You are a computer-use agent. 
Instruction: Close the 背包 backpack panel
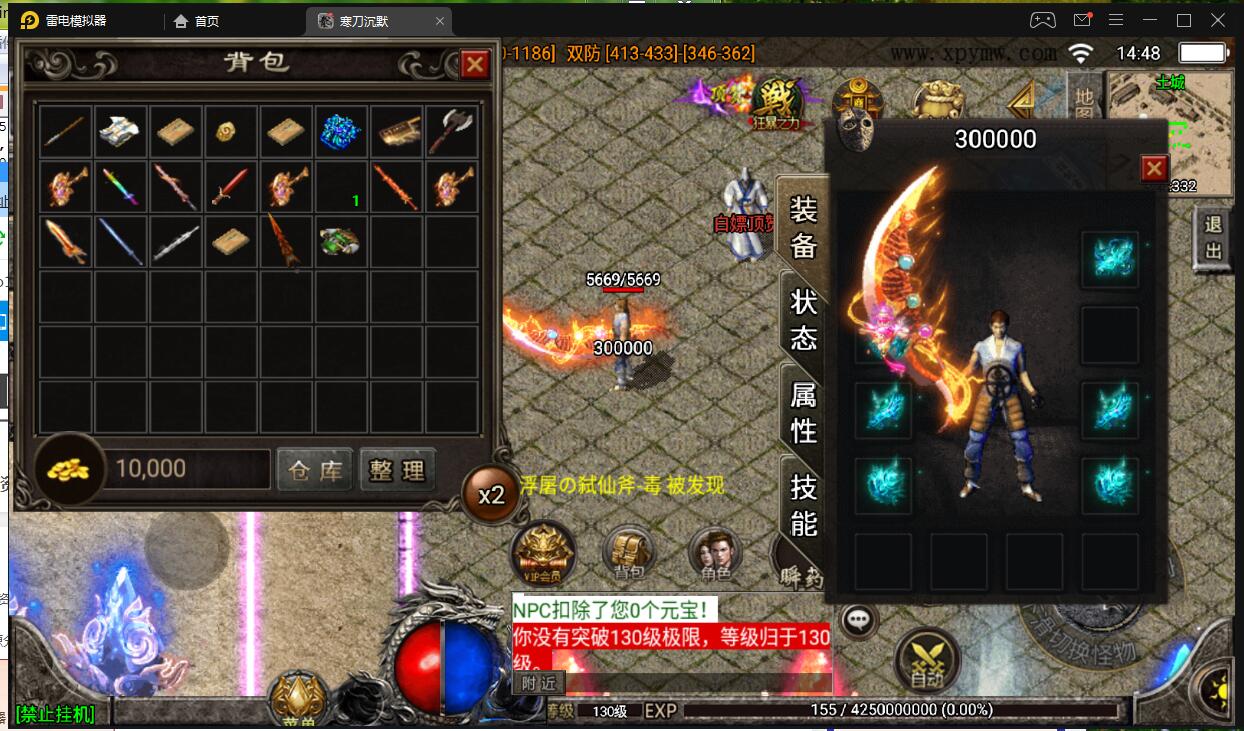coord(474,65)
